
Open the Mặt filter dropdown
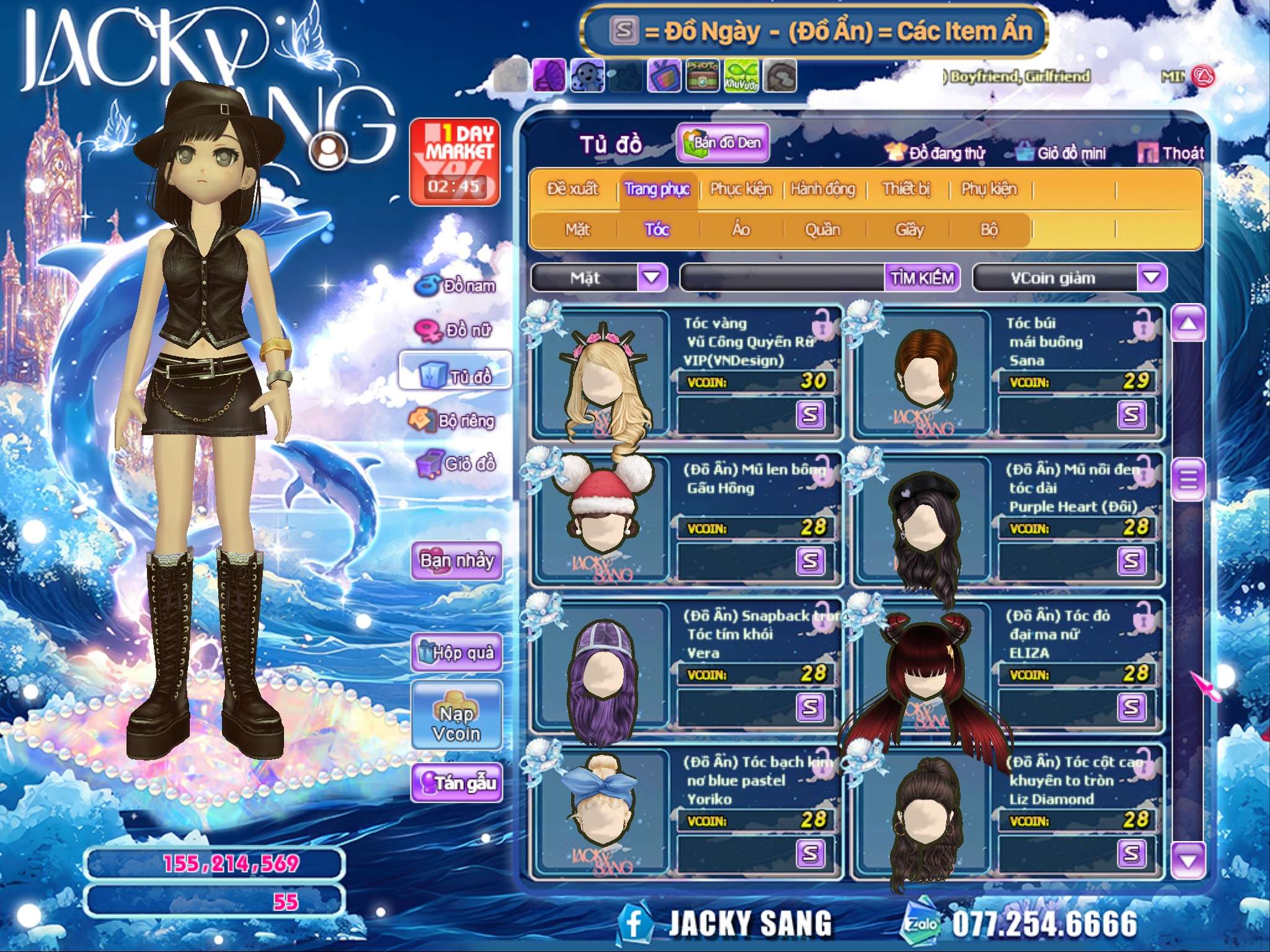(652, 278)
